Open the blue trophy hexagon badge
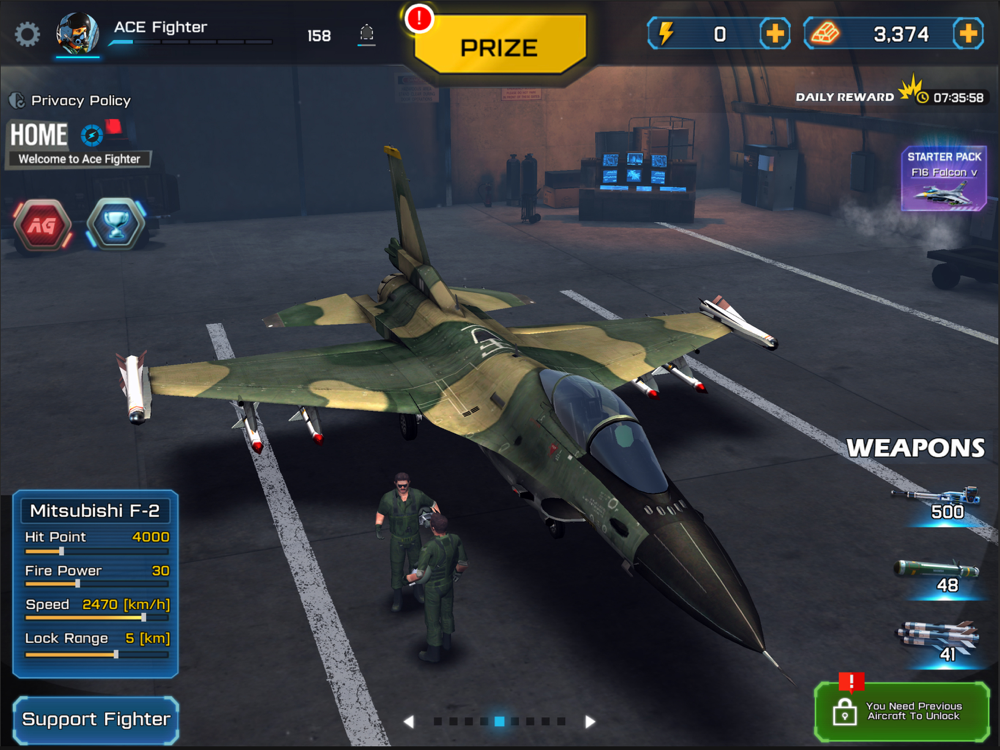1000x750 pixels. (x=115, y=225)
